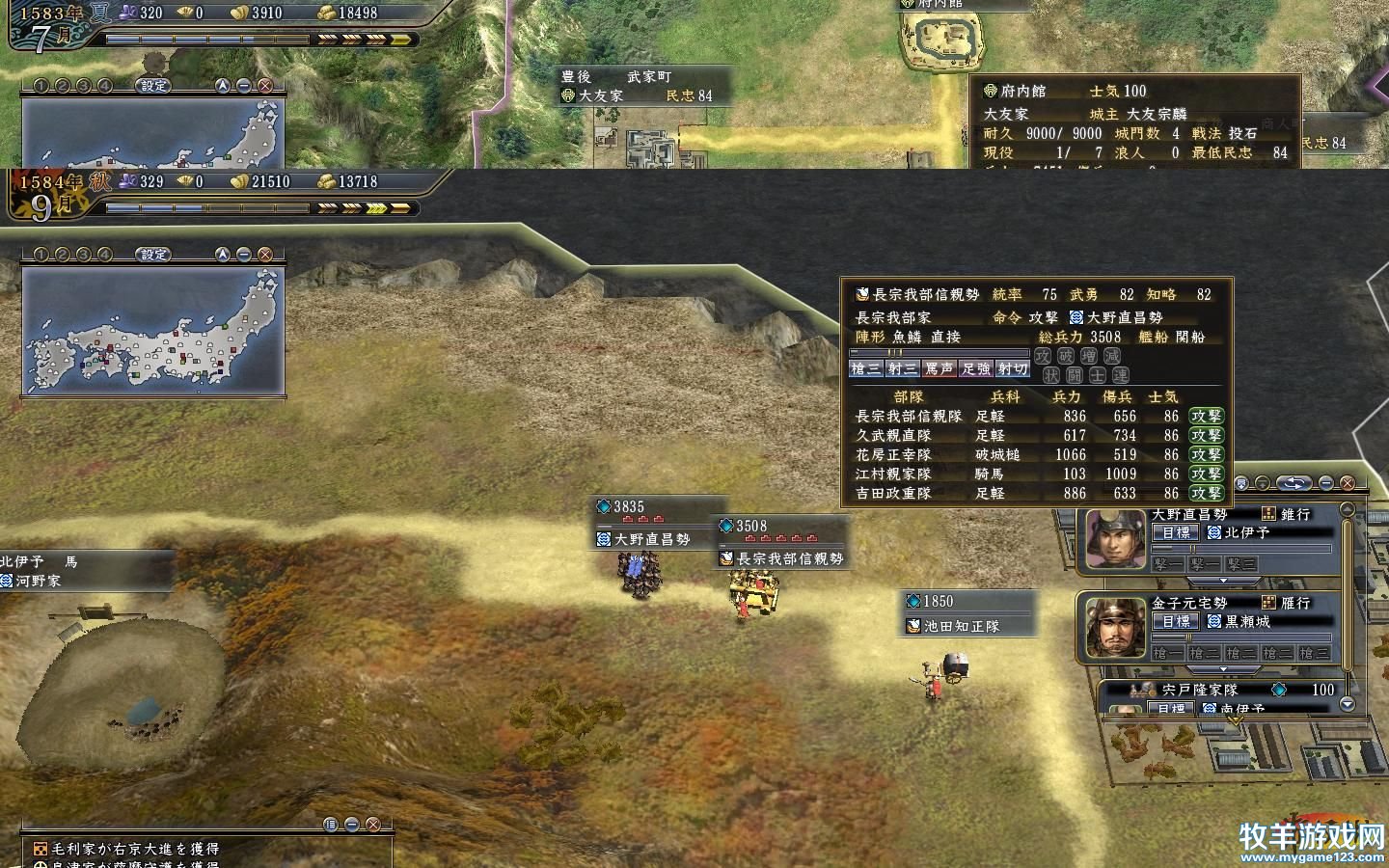This screenshot has height=868, width=1389.
Task: Open 目標 for 金子元宅勢
Action: 1175,622
